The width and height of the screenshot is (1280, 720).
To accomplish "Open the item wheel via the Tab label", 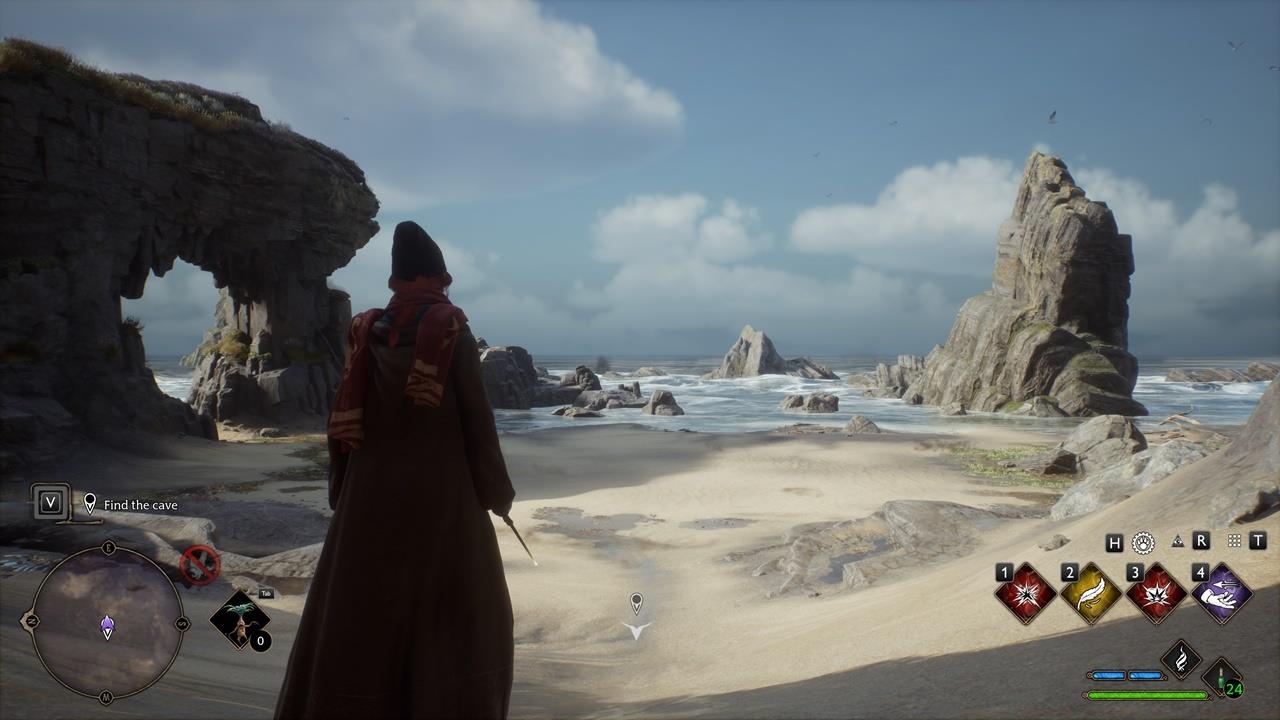I will click(266, 593).
